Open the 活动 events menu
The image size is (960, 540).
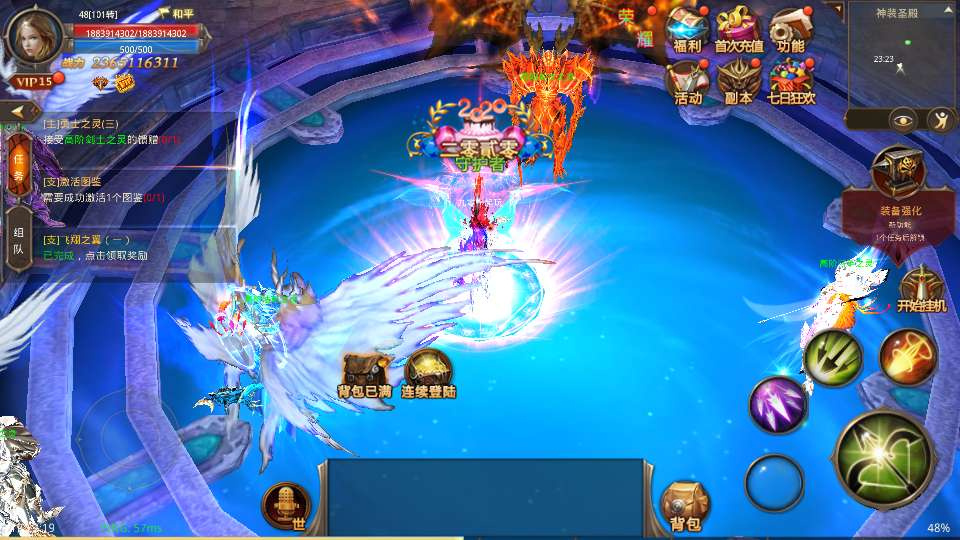click(x=687, y=81)
